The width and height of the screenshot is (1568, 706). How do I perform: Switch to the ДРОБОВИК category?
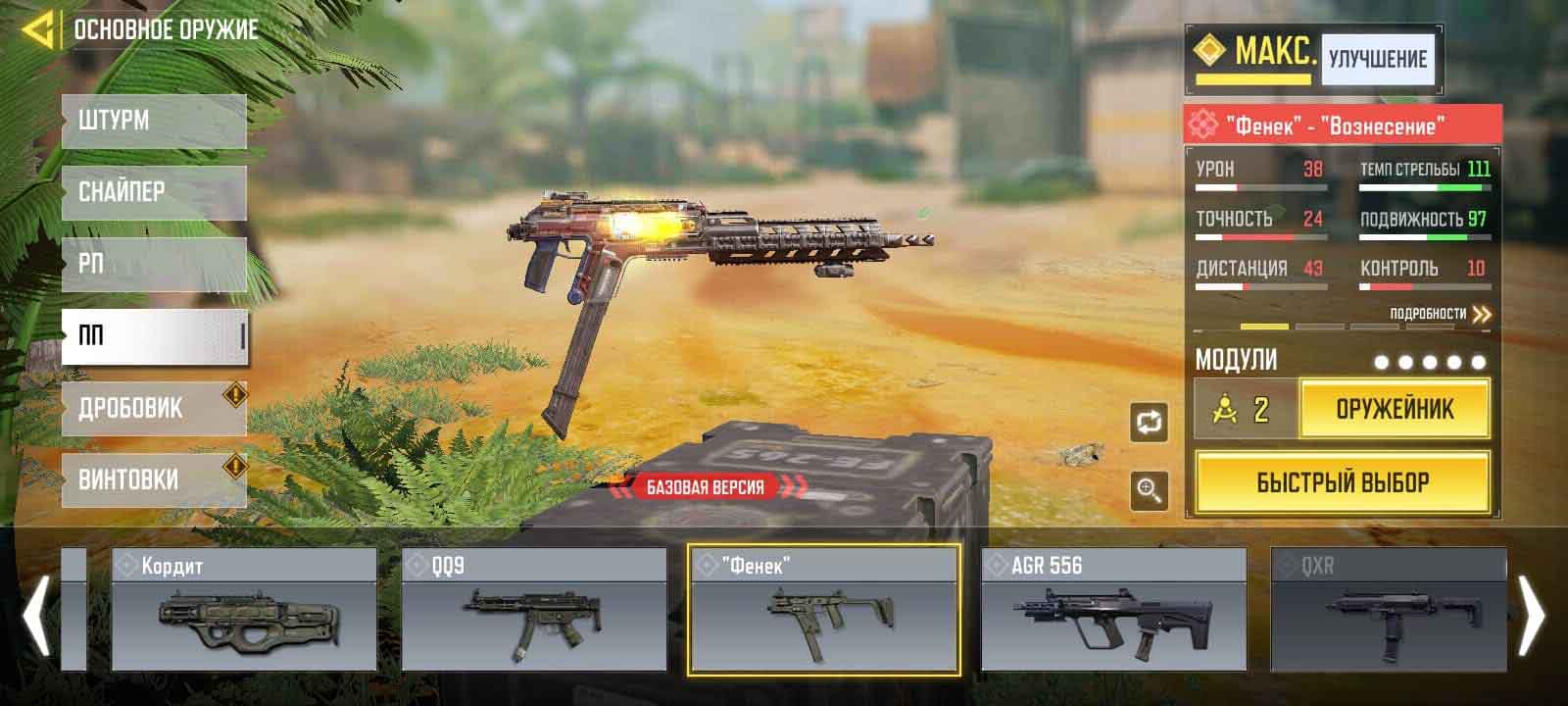(x=154, y=408)
